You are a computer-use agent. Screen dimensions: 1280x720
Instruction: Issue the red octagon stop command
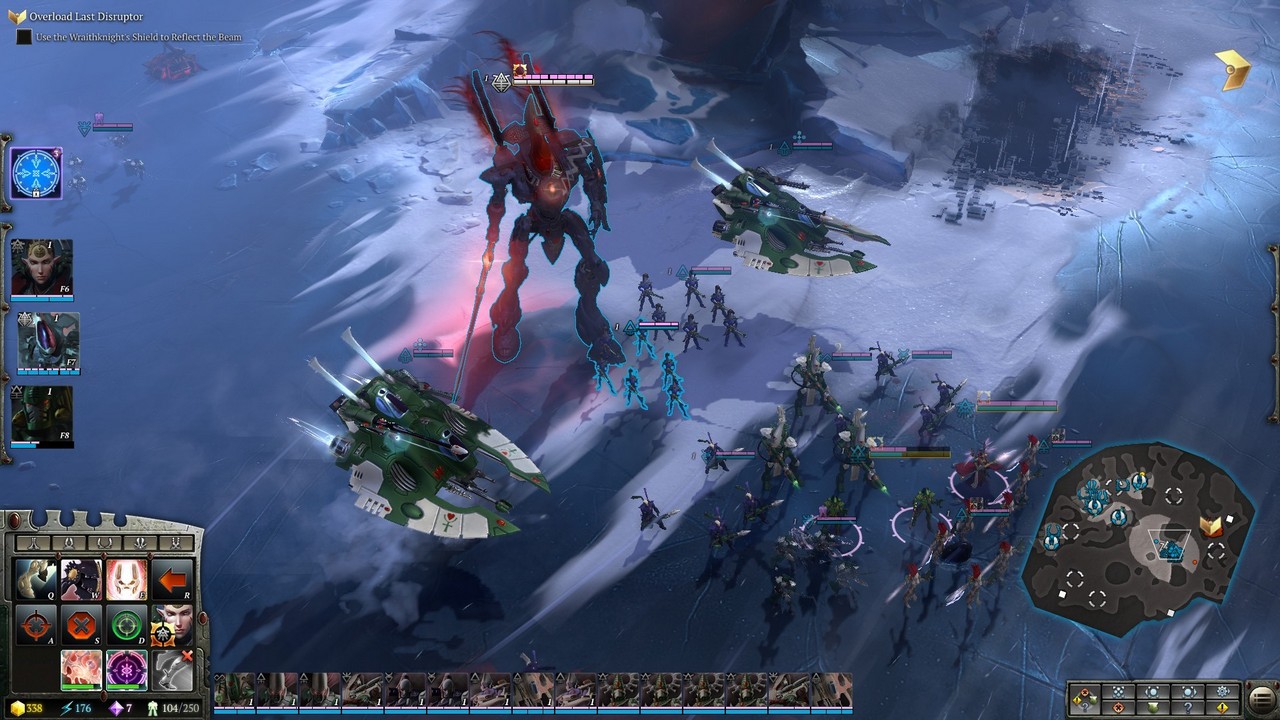point(81,626)
